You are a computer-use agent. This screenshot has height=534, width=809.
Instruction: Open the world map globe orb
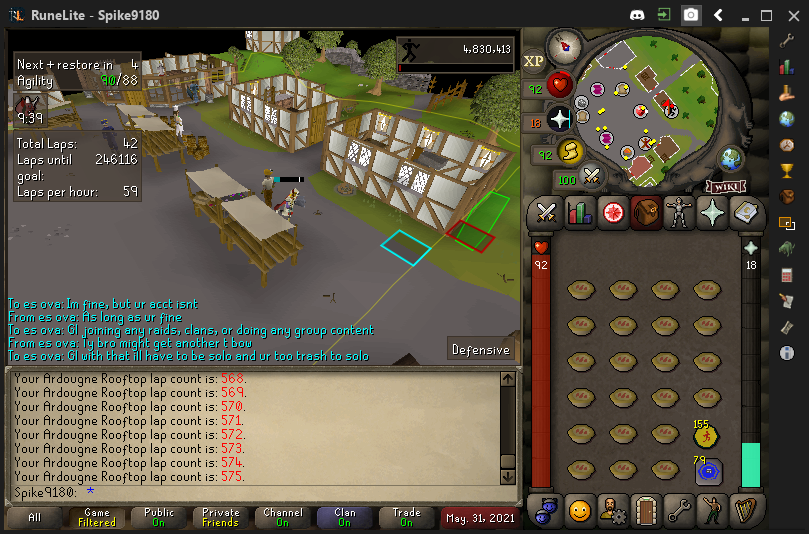coord(731,158)
